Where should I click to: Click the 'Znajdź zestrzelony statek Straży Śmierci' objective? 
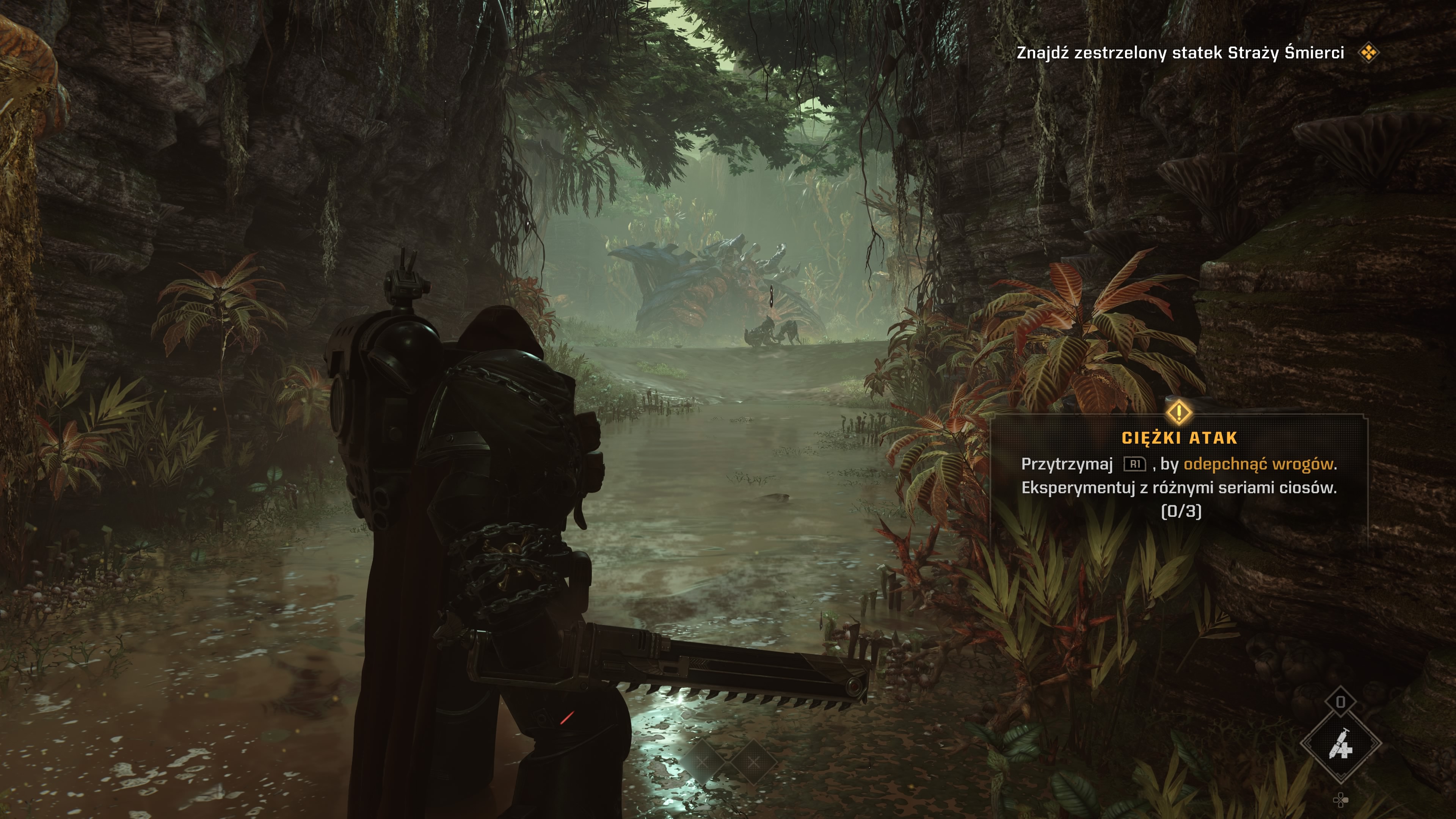pyautogui.click(x=1180, y=53)
